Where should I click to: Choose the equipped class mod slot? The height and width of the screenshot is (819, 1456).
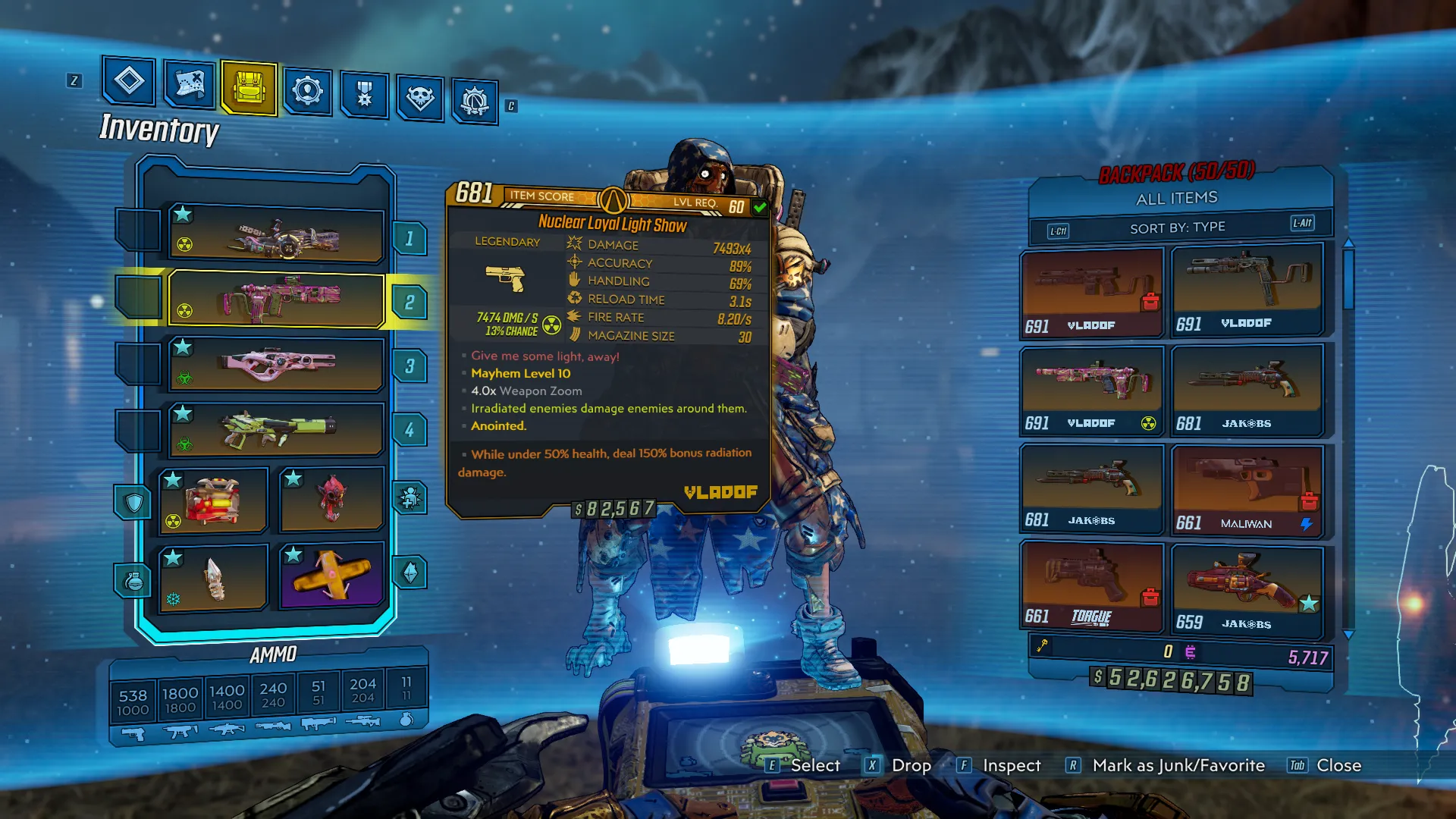[x=331, y=499]
